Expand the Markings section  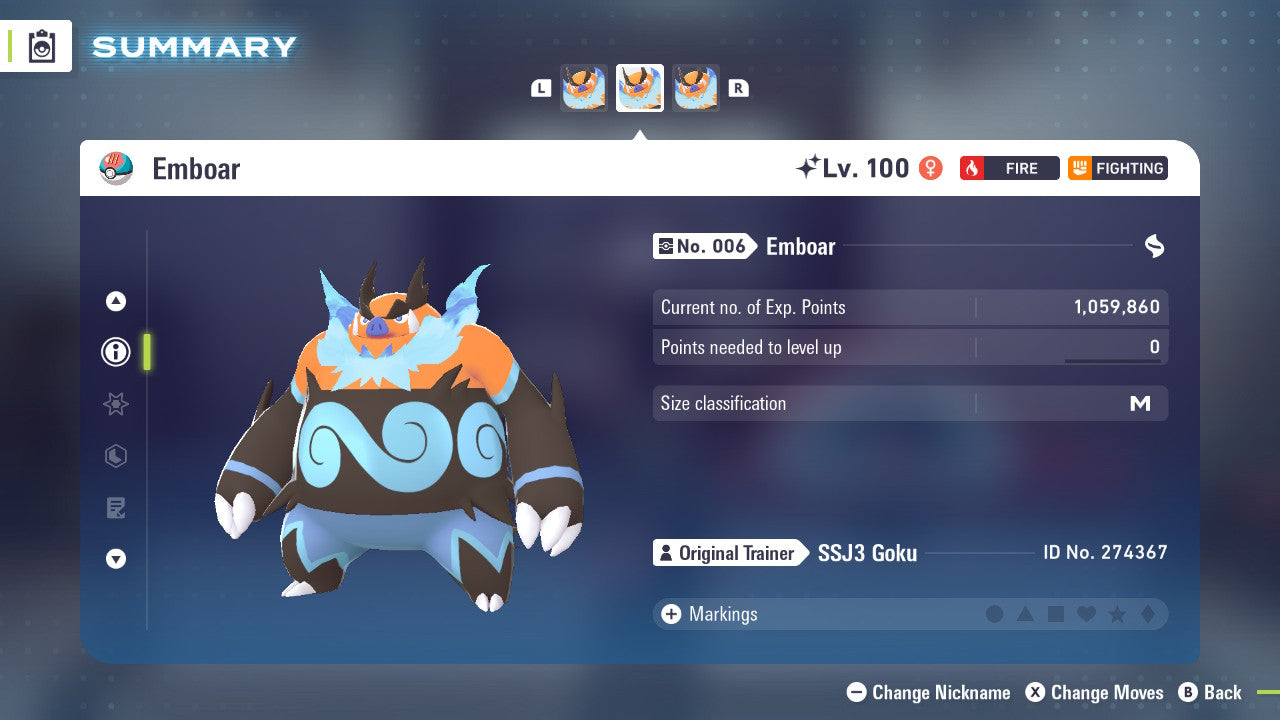pyautogui.click(x=670, y=614)
